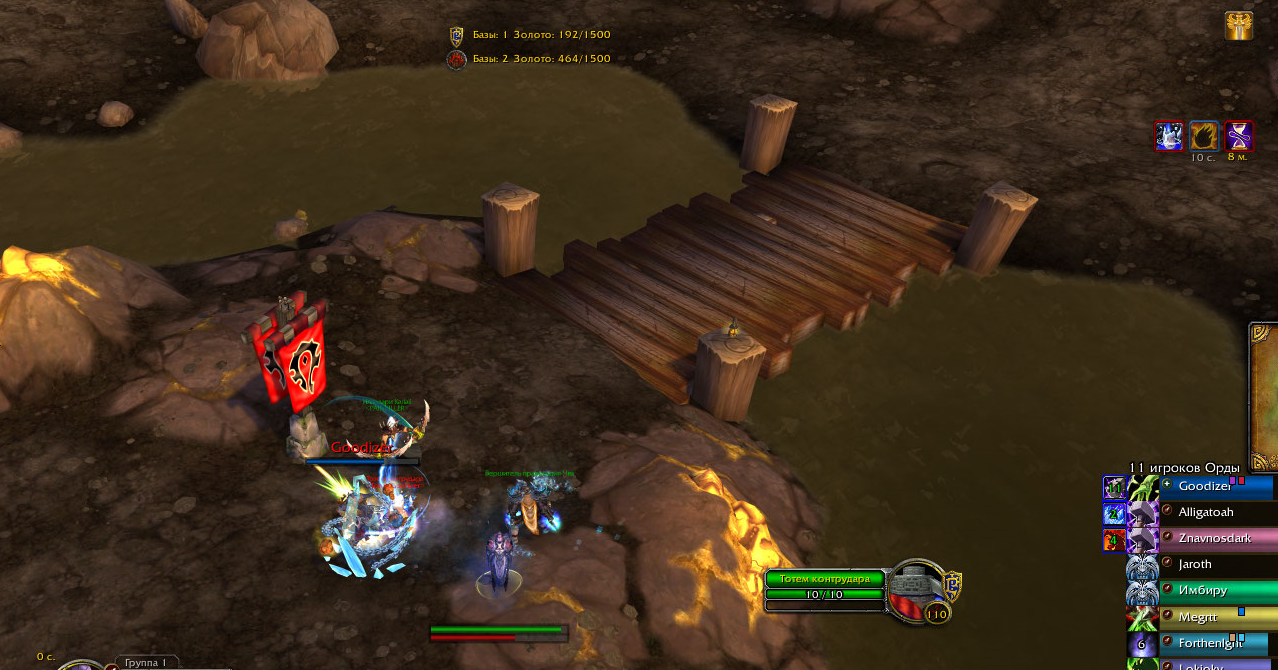The height and width of the screenshot is (670, 1278).
Task: Choose Jaroth from the raid frames
Action: pos(1216,565)
